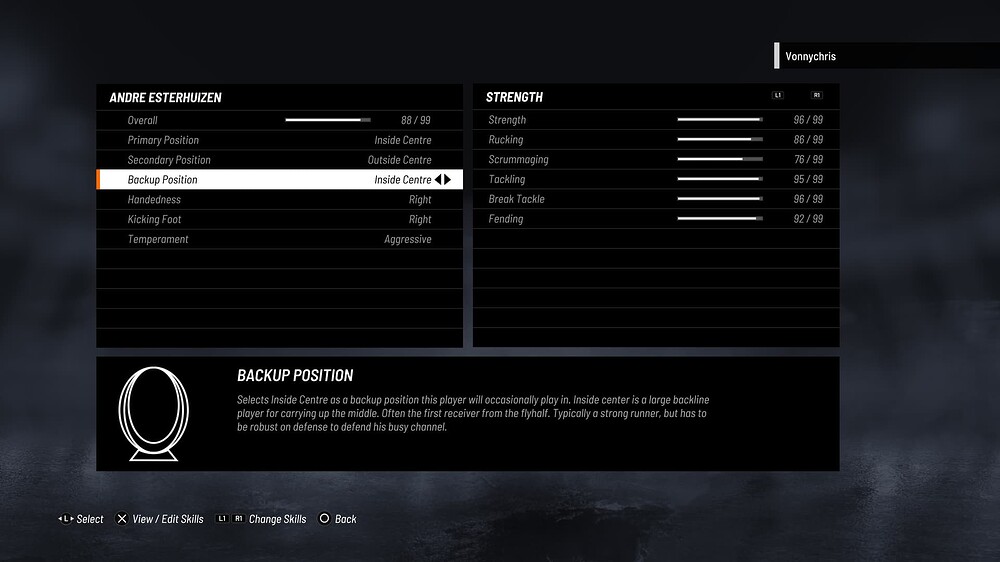Viewport: 1000px width, 562px height.
Task: Click the highlighted Backup Position row
Action: tap(279, 180)
